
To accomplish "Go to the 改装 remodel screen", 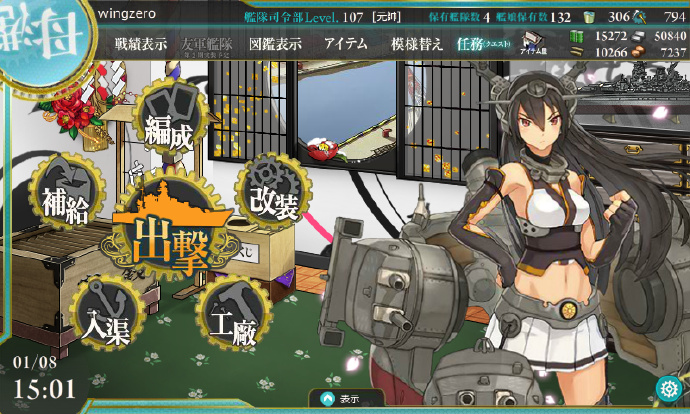I will (x=271, y=193).
